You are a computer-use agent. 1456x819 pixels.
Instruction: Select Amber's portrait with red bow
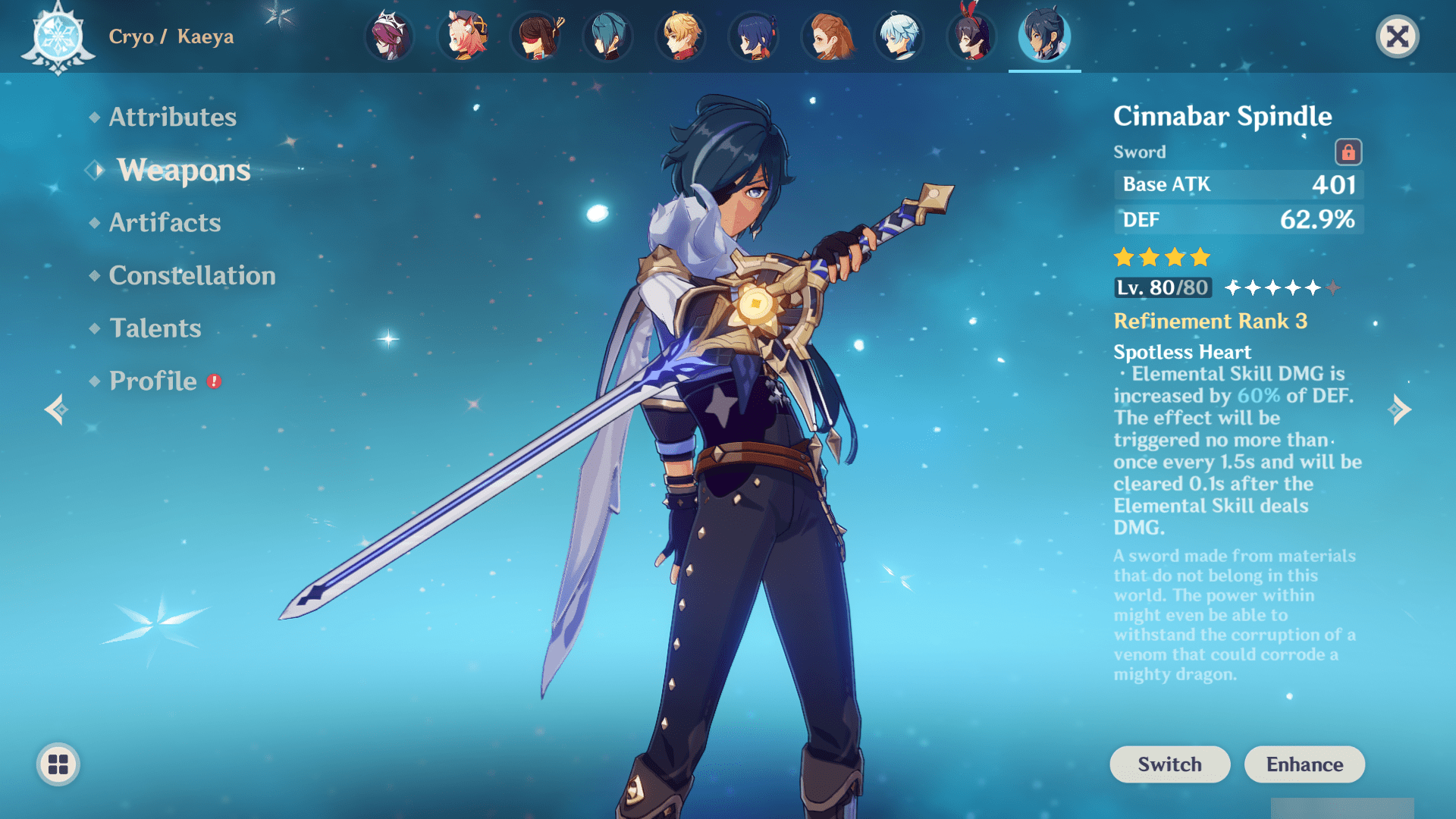coord(972,36)
